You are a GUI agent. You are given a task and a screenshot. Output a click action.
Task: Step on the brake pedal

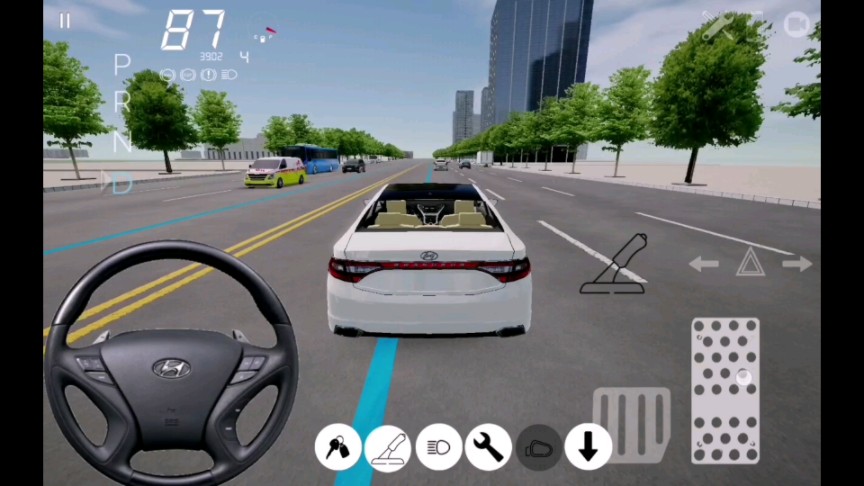tap(631, 424)
